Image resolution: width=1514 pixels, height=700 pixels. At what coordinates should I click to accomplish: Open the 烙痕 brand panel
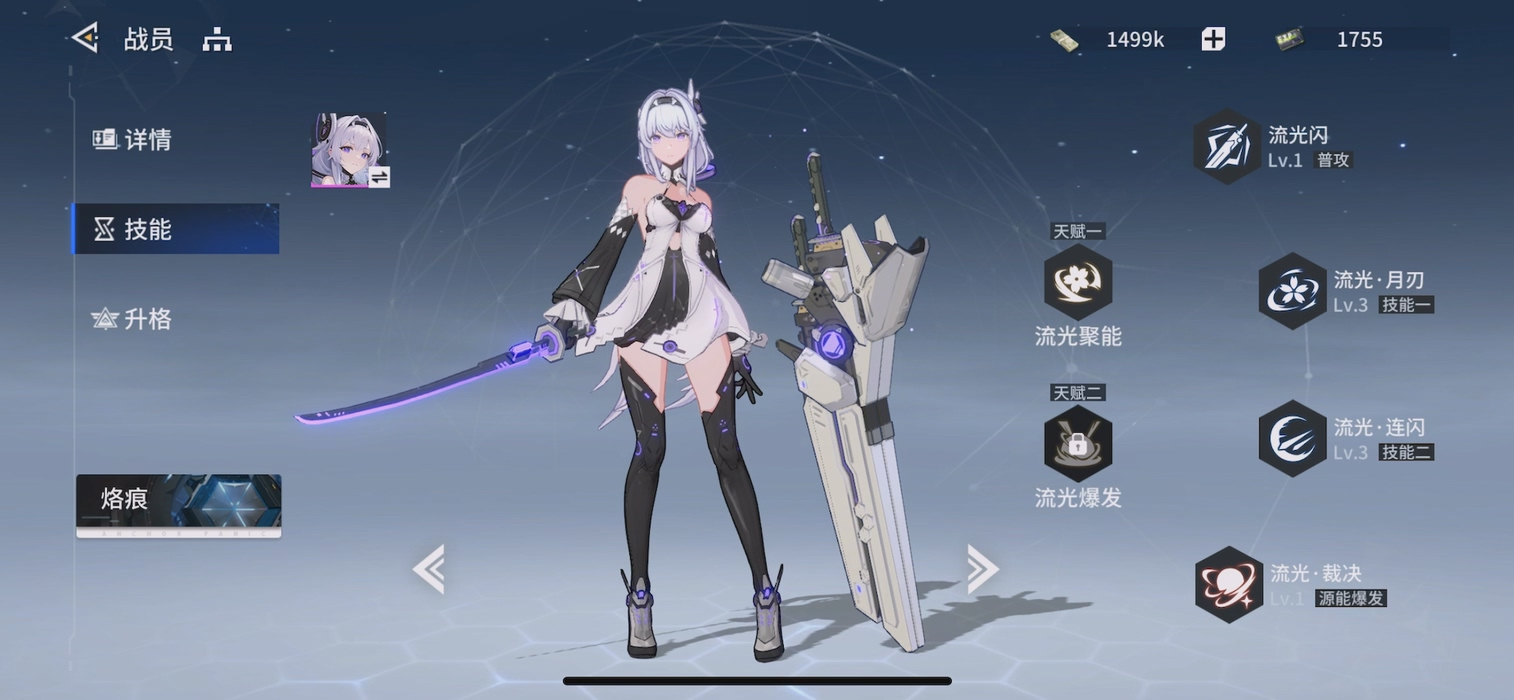pyautogui.click(x=178, y=503)
